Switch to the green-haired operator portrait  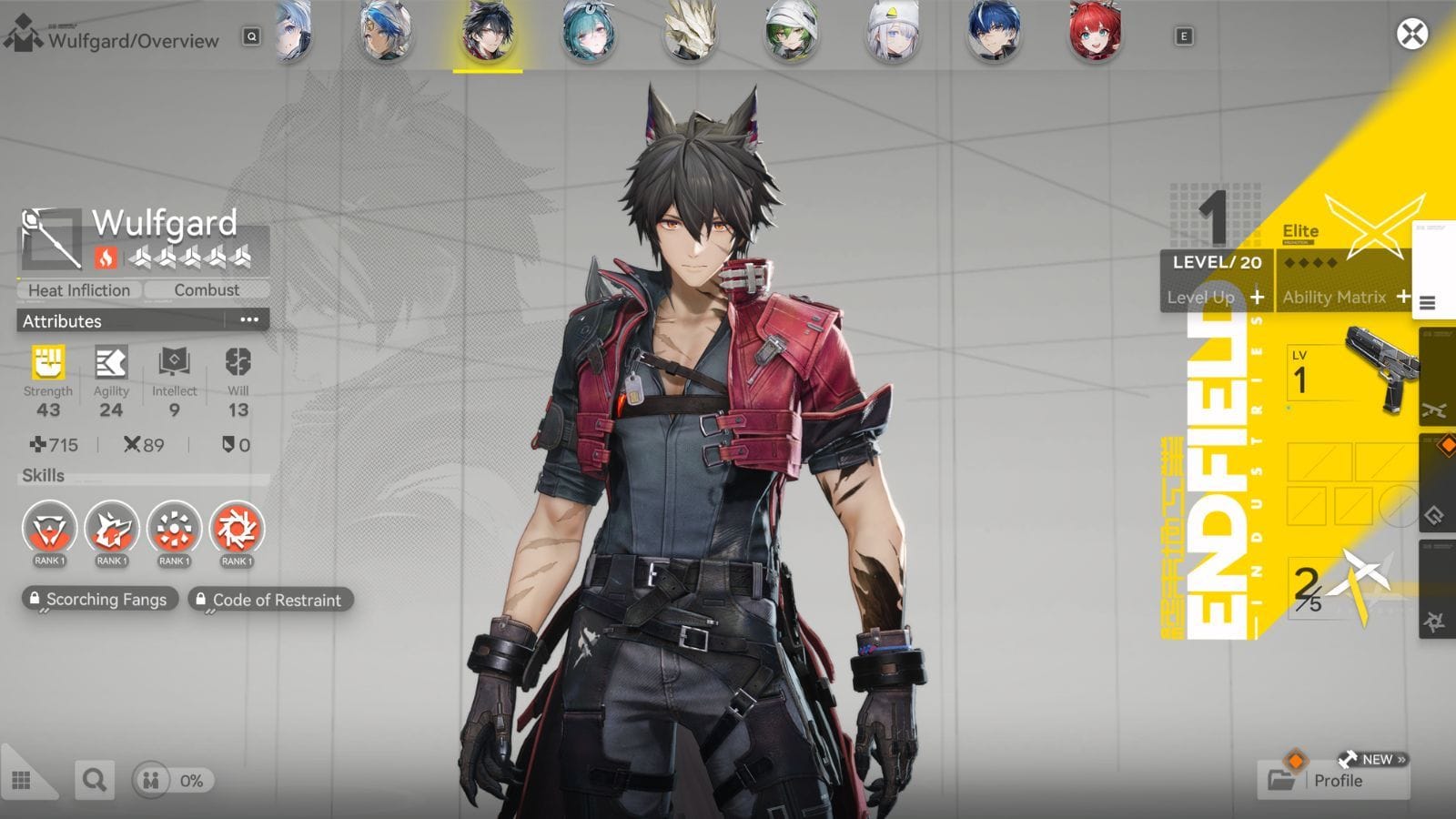791,33
